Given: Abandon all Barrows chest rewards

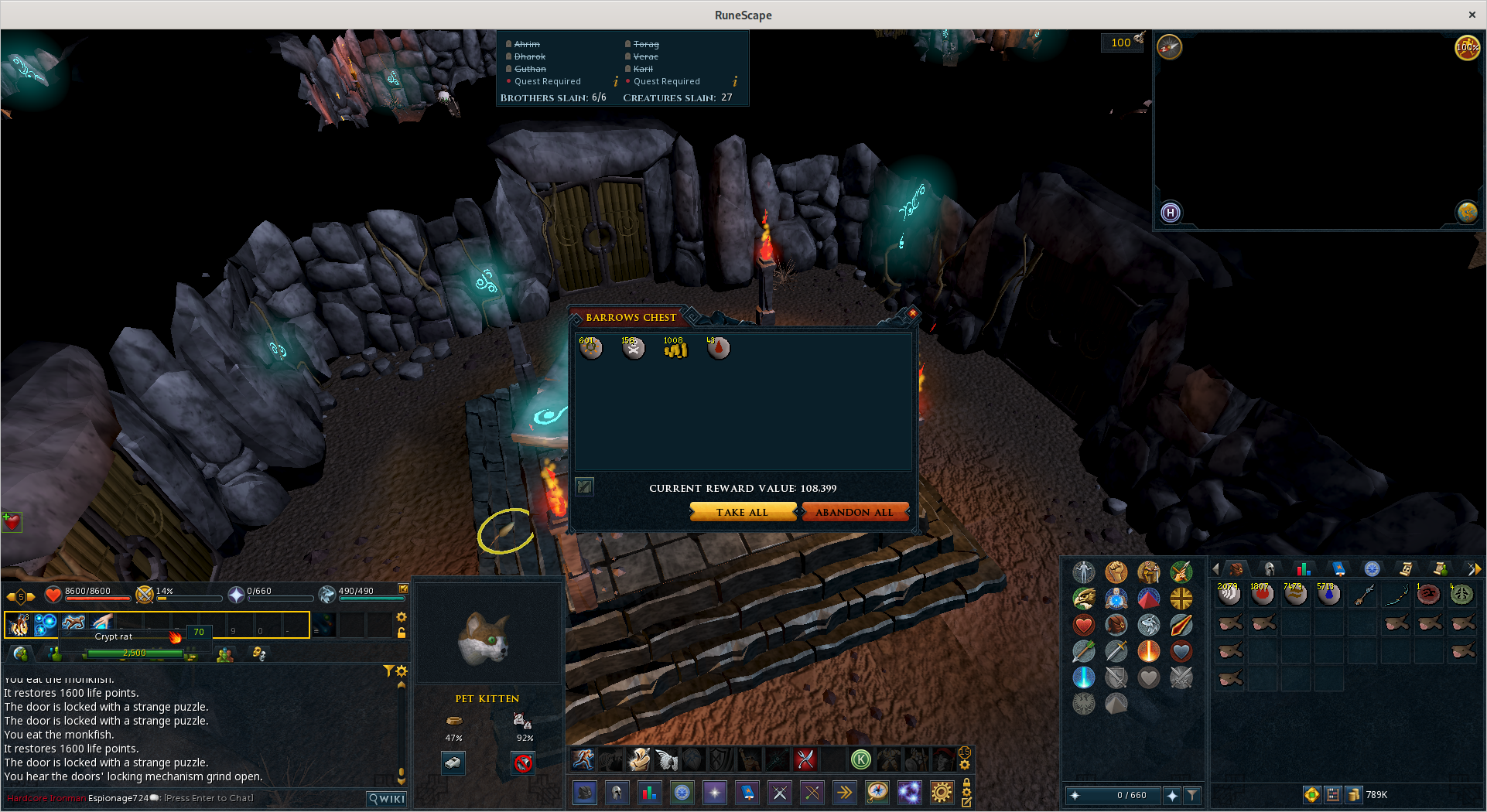Looking at the screenshot, I should tap(854, 512).
